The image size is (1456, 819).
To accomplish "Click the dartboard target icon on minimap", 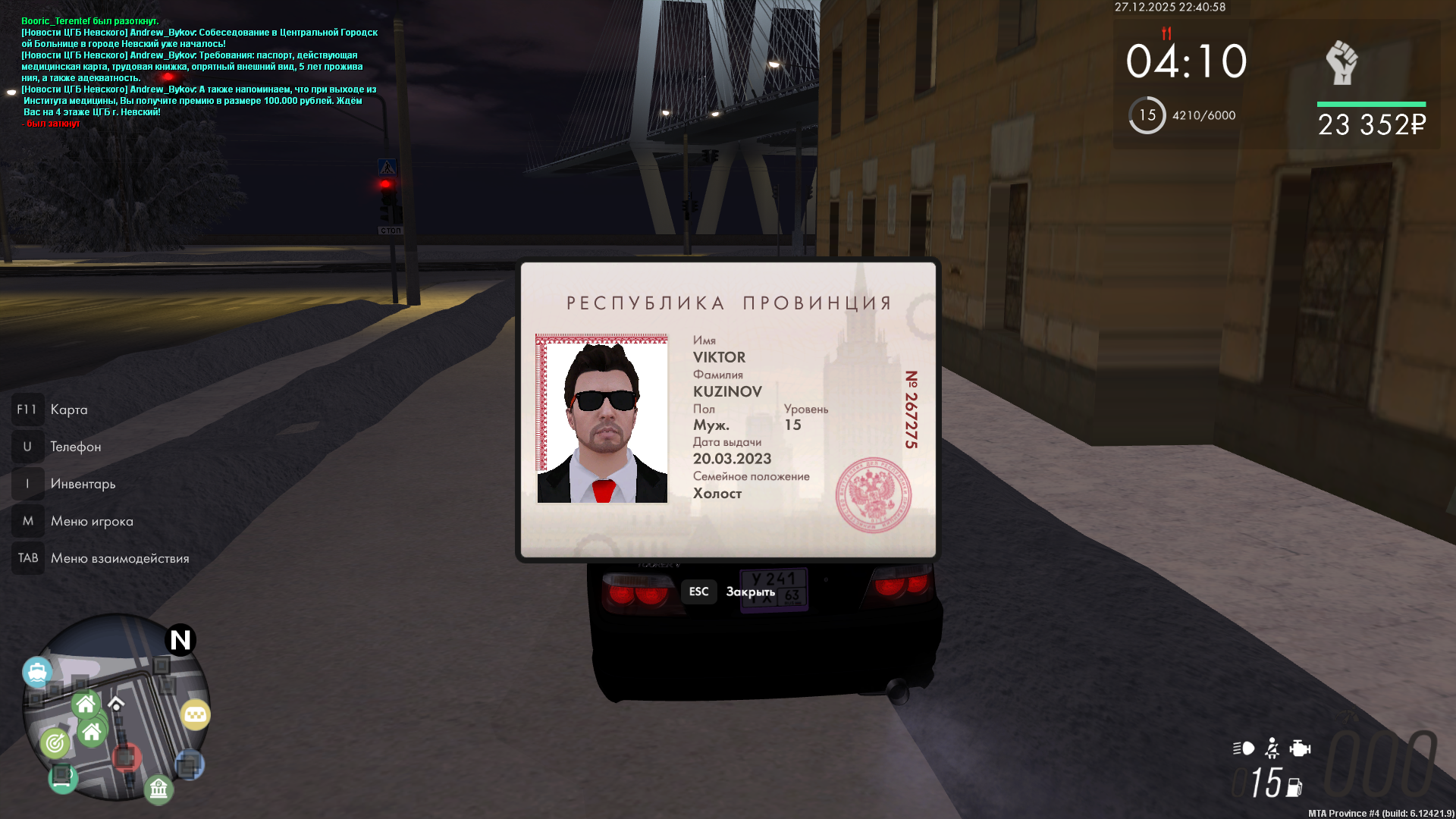I will pos(56,742).
